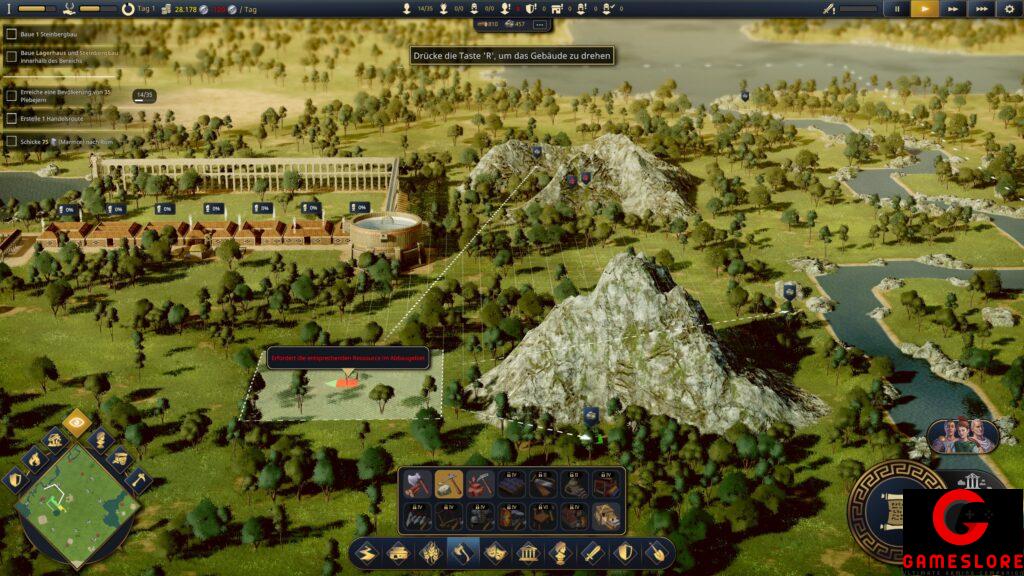
Task: Open the theater masks build category
Action: [x=495, y=553]
